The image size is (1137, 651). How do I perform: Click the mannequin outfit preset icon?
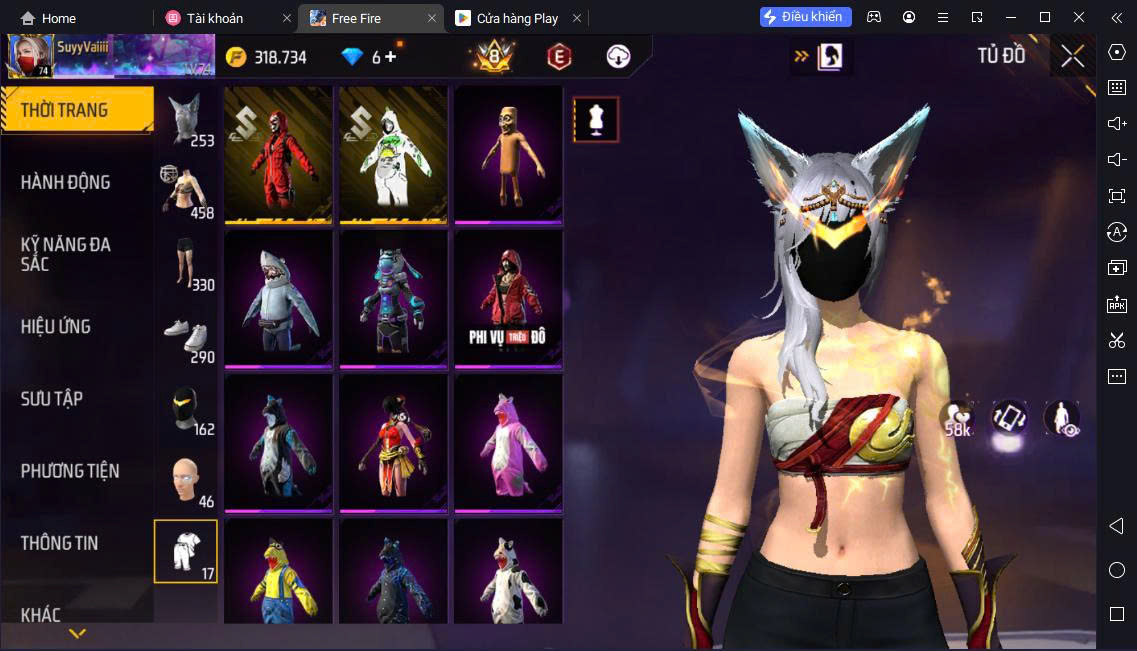596,119
